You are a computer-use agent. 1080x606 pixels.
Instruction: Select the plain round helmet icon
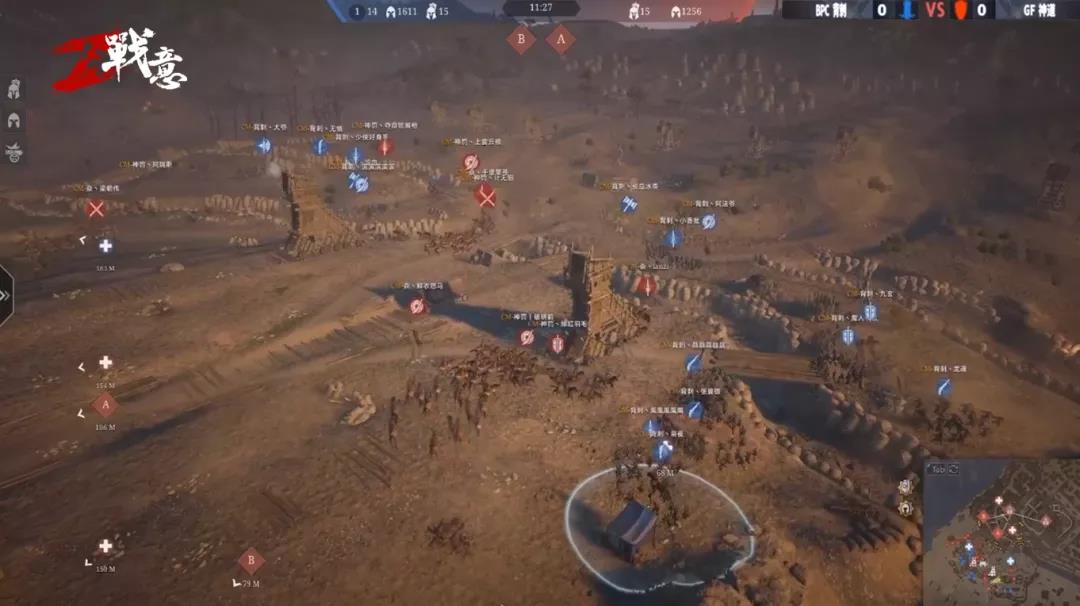pyautogui.click(x=14, y=121)
